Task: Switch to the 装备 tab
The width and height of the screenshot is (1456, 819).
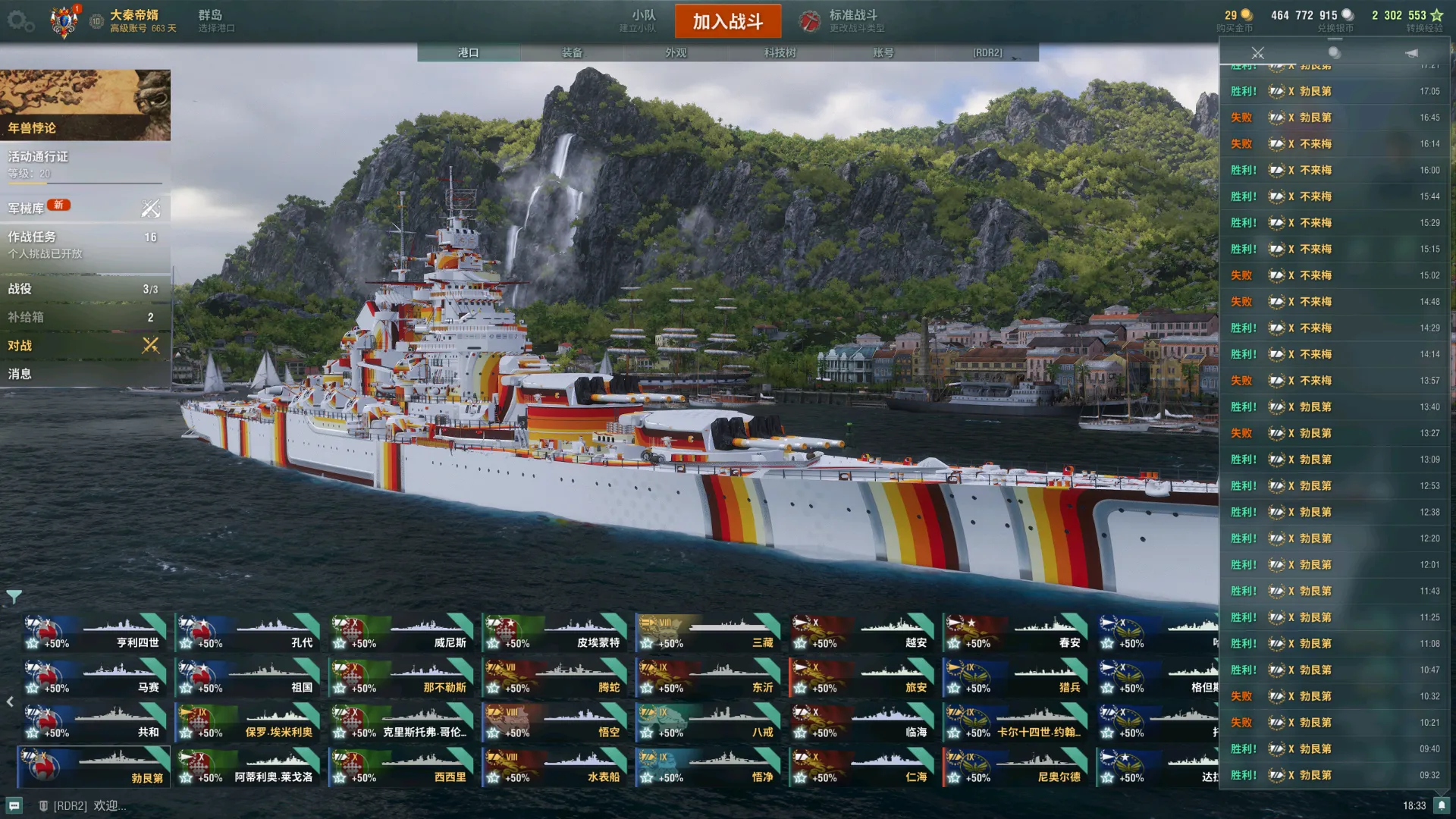Action: click(572, 53)
